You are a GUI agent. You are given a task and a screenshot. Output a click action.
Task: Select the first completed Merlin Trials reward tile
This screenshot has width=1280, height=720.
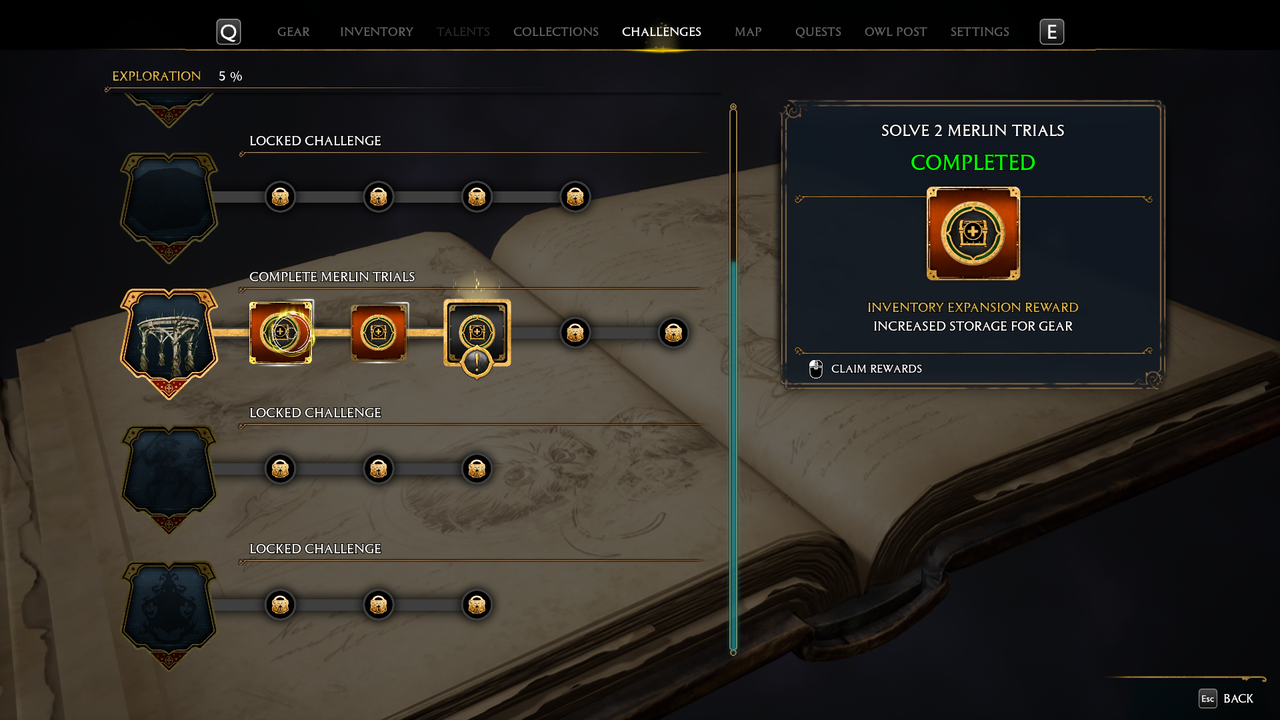pos(281,331)
